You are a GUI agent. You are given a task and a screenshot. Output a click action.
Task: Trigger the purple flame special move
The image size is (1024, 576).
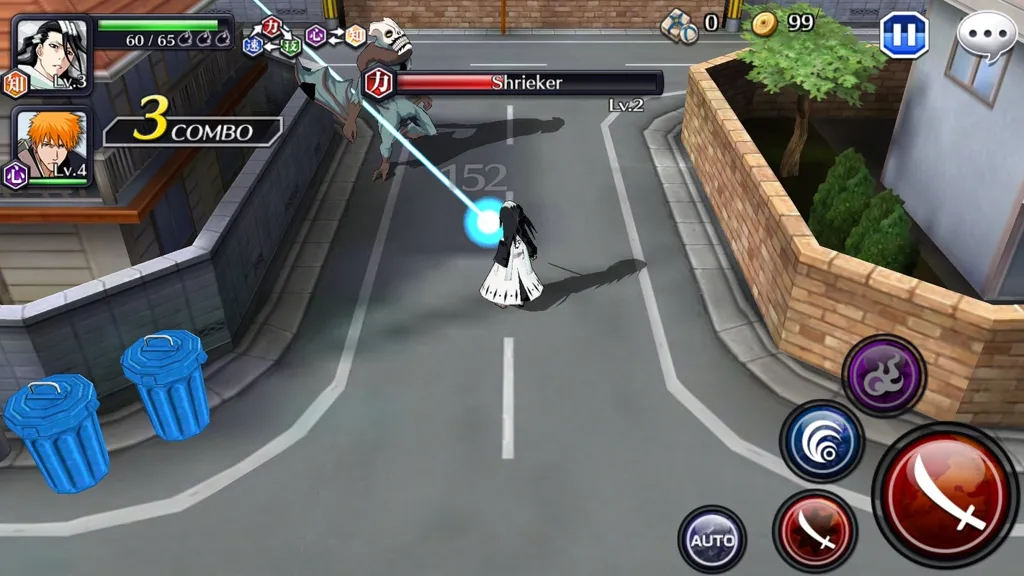click(883, 376)
